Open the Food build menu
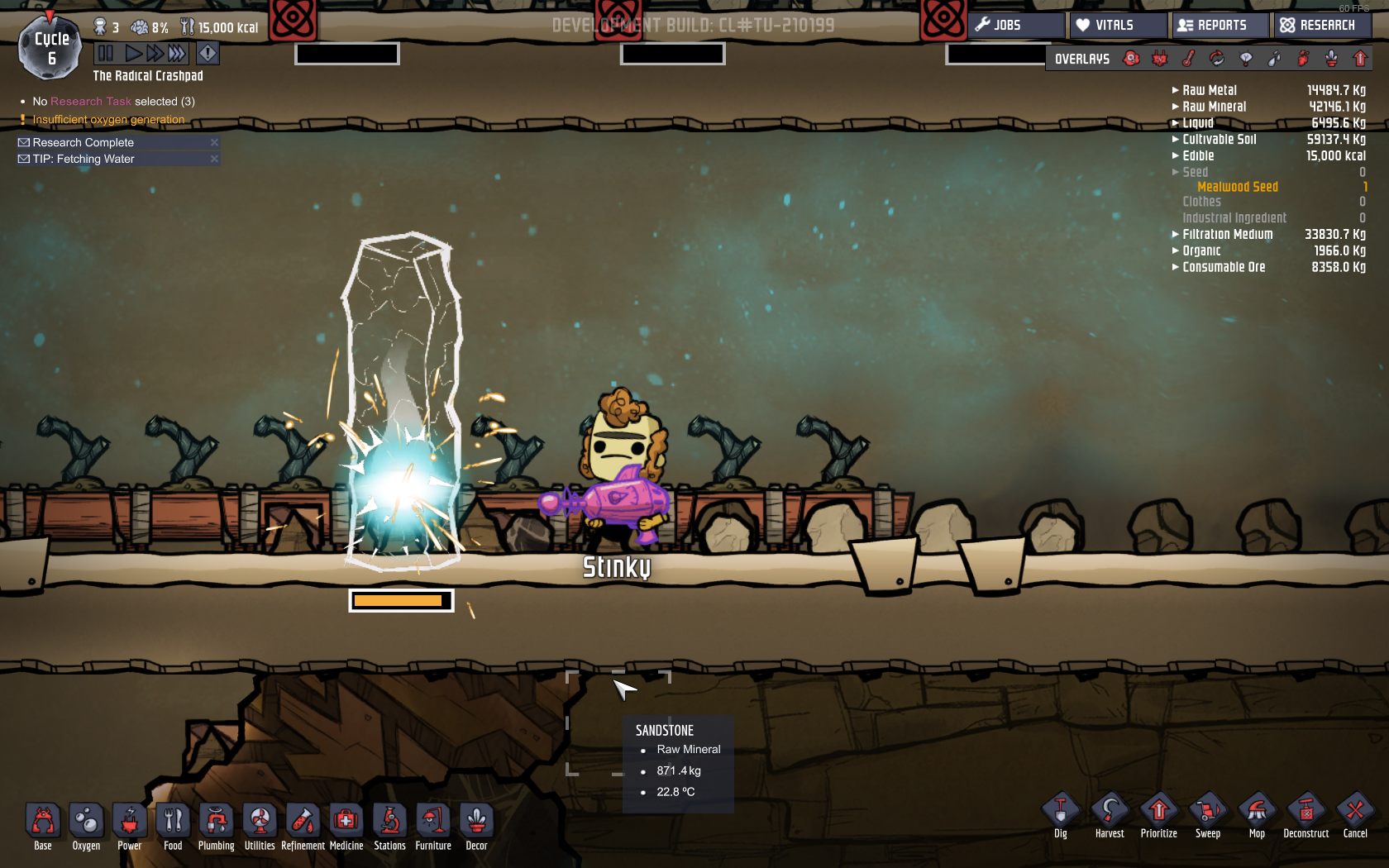Image resolution: width=1389 pixels, height=868 pixels. 173,826
